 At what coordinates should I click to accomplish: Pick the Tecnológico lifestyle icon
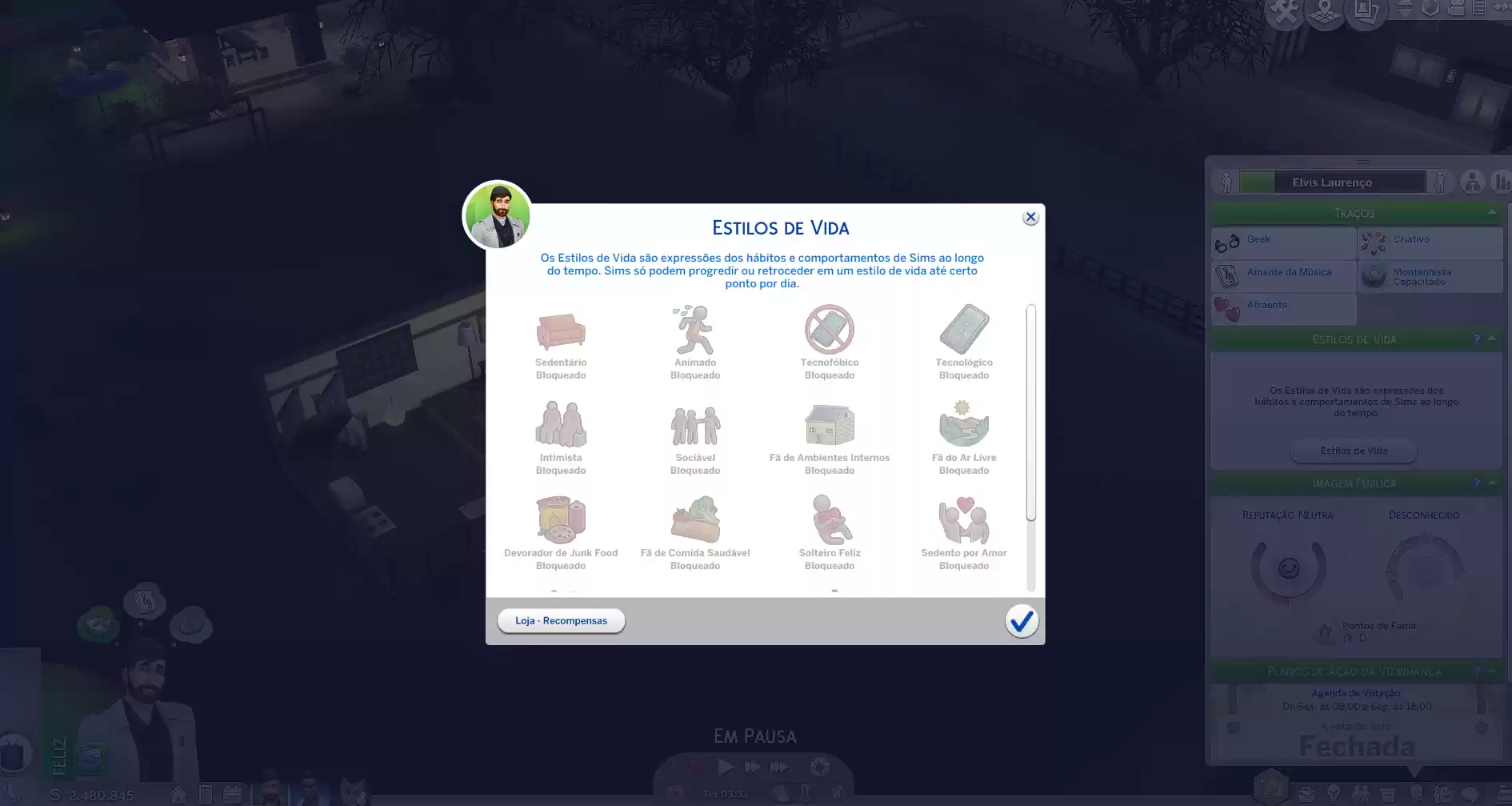tap(964, 330)
